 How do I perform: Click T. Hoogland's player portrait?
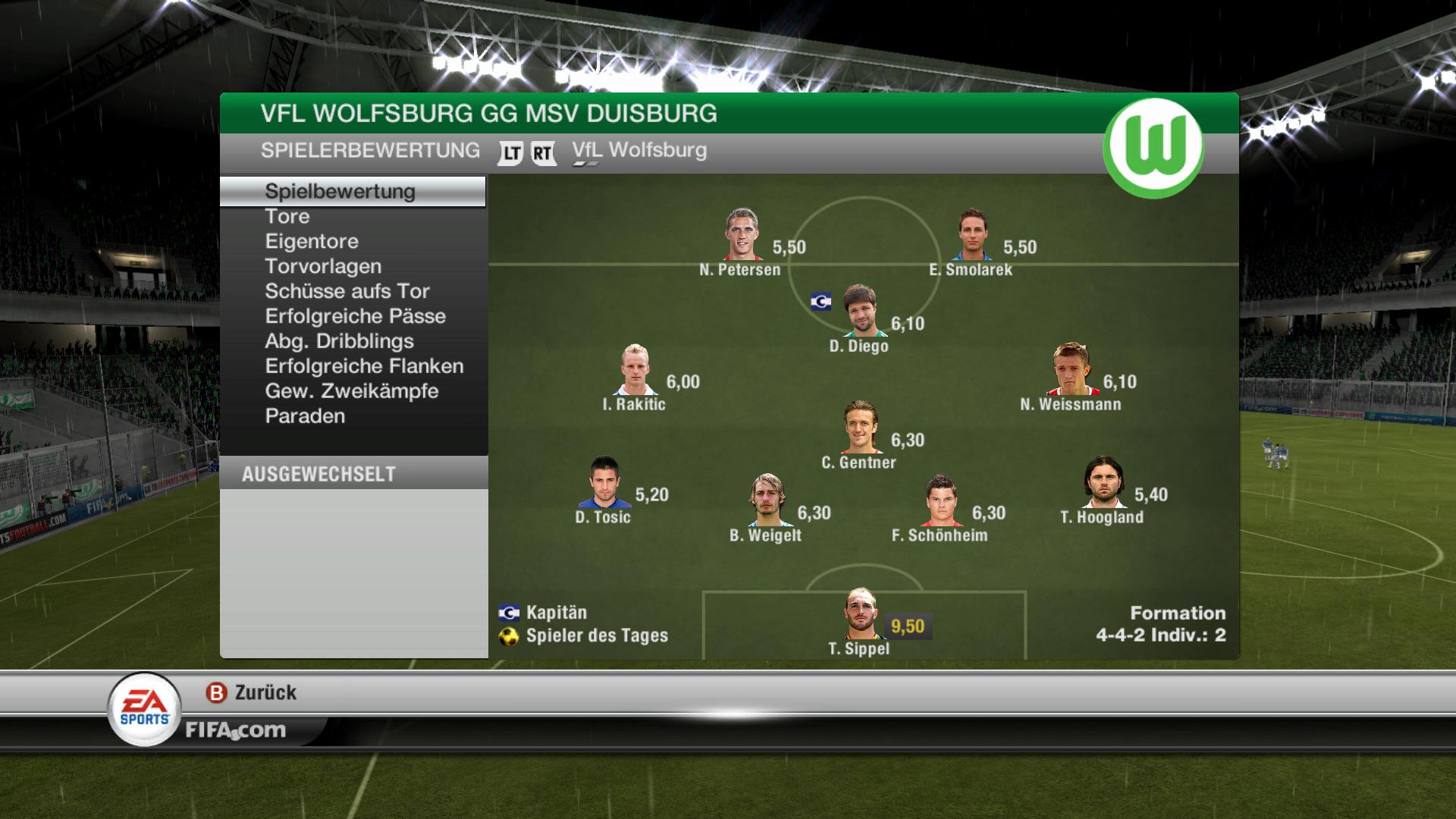point(1103,482)
